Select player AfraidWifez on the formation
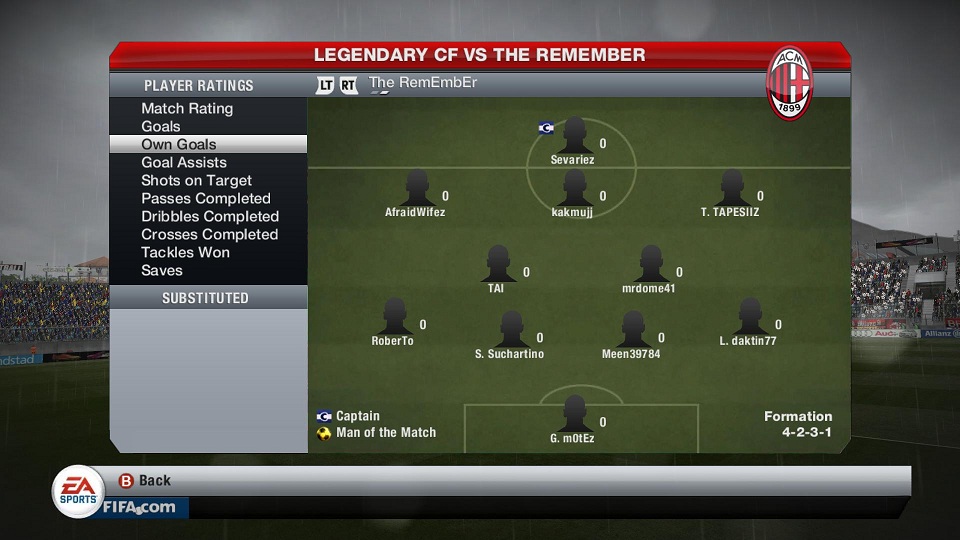 (x=416, y=188)
